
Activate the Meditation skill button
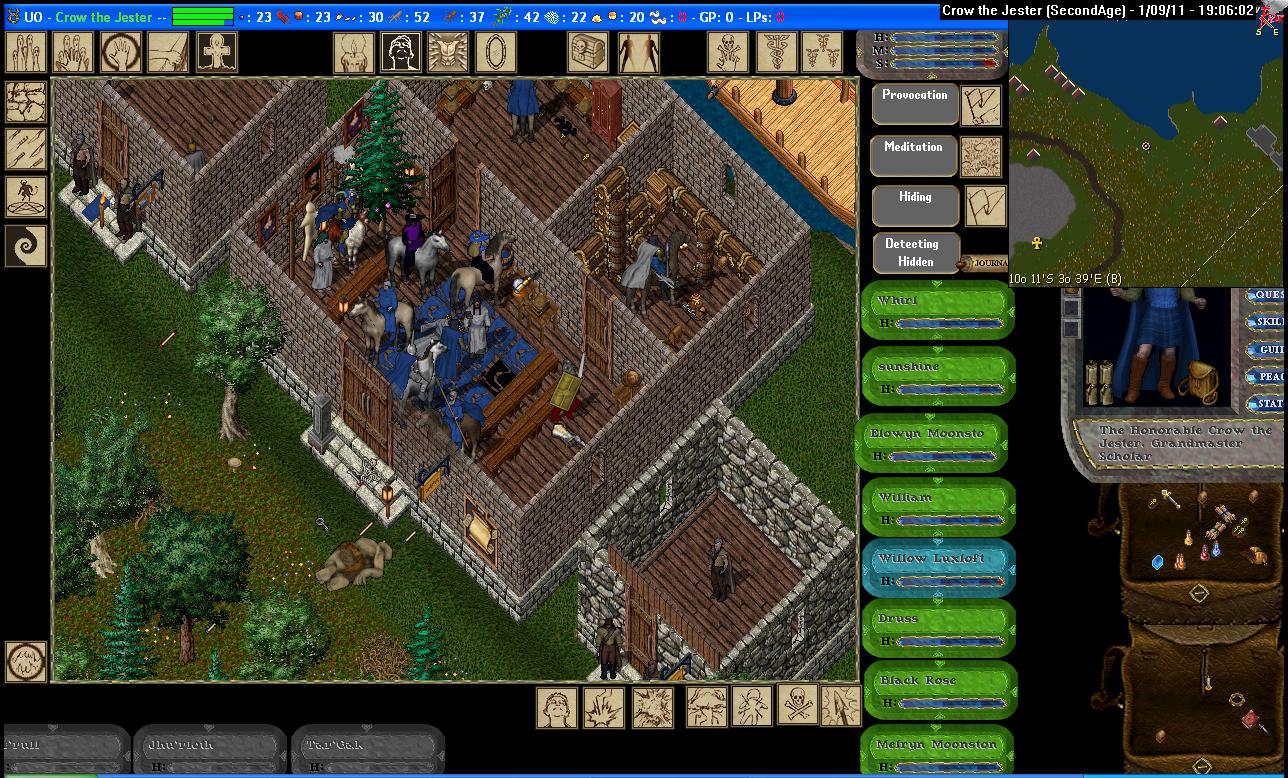tap(914, 156)
